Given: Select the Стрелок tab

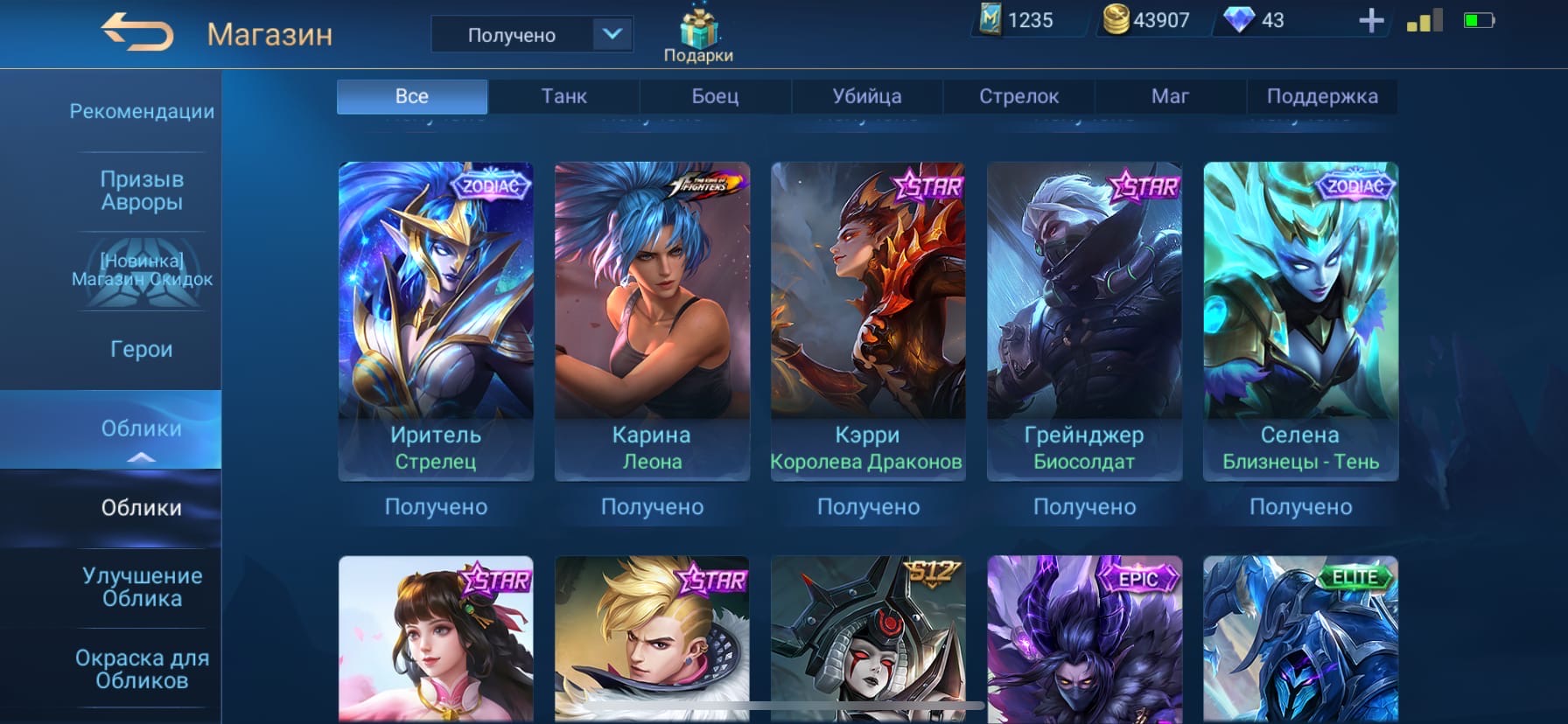Looking at the screenshot, I should 1018,96.
